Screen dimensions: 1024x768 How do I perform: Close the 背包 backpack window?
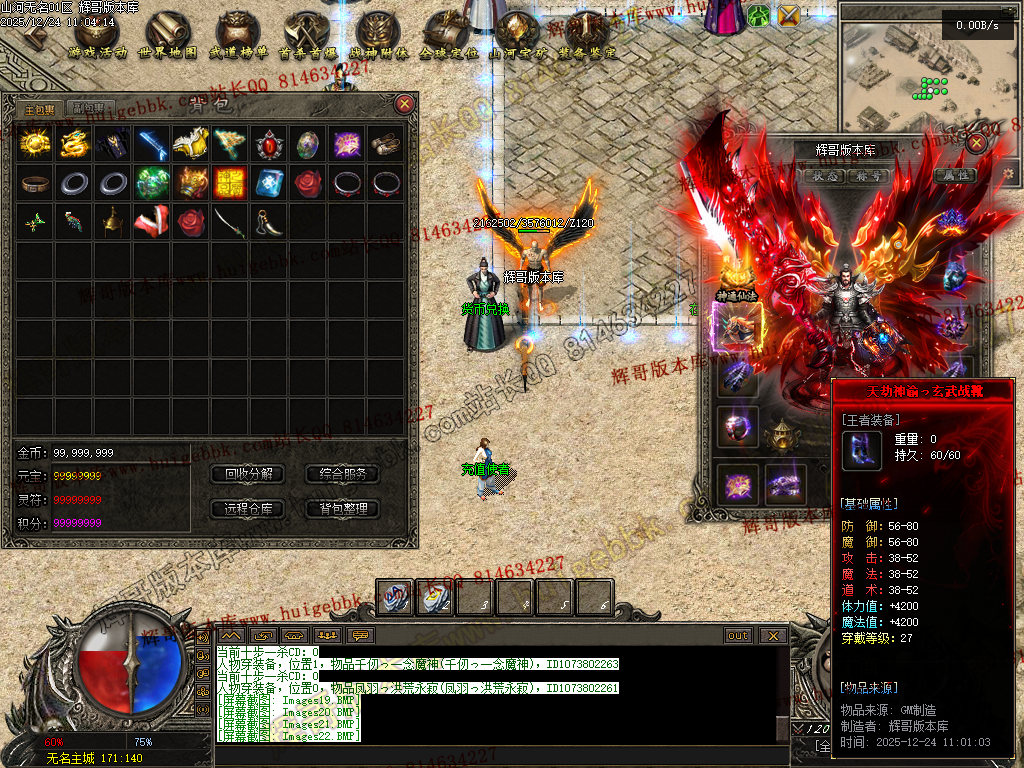[404, 103]
